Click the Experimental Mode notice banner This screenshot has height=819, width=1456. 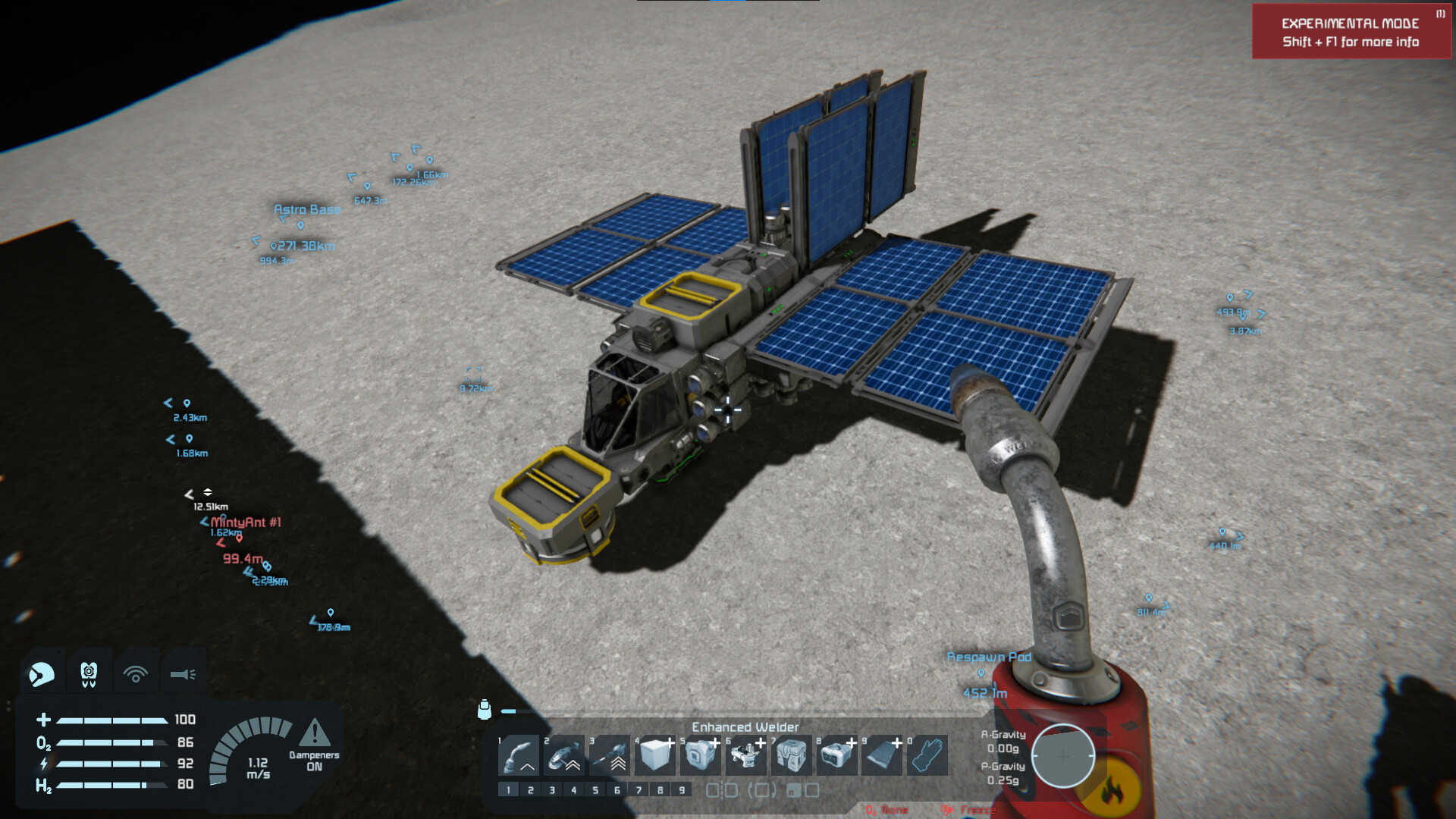click(x=1351, y=32)
